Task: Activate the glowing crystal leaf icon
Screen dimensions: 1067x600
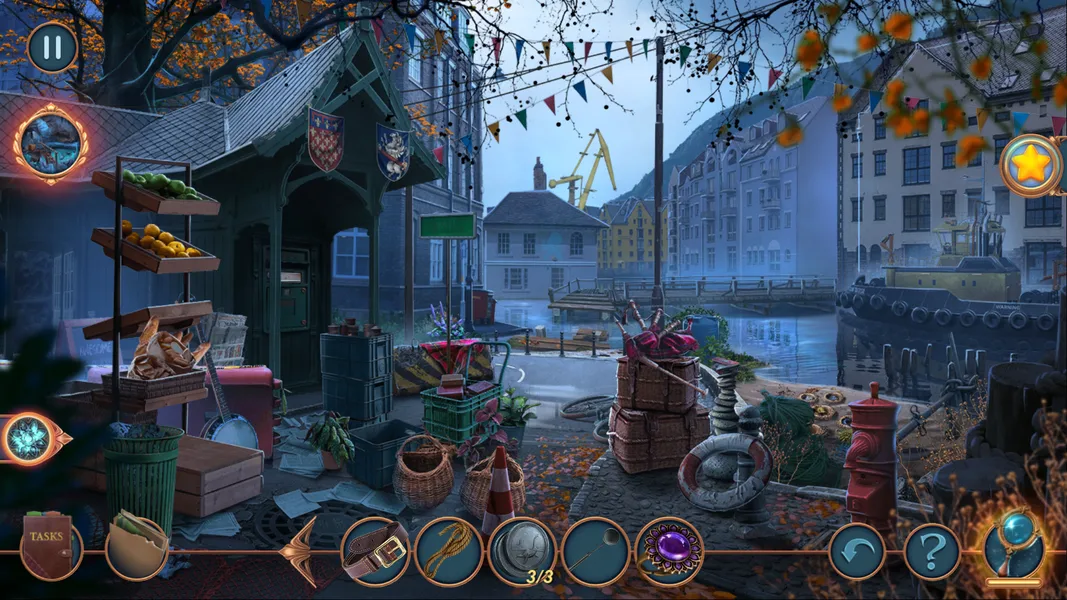Action: pyautogui.click(x=30, y=439)
